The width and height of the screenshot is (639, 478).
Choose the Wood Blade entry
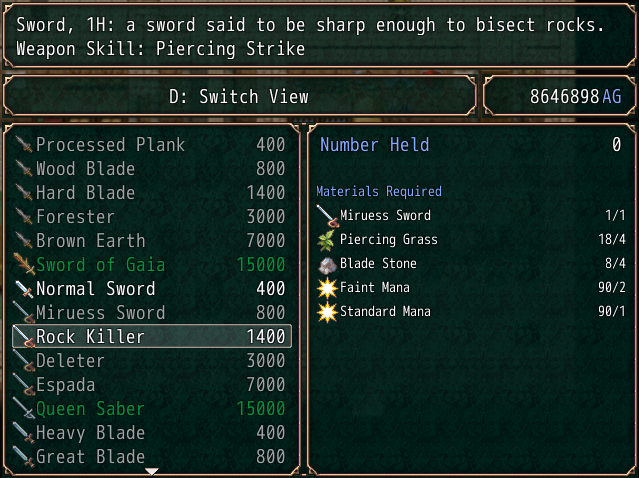pyautogui.click(x=150, y=169)
